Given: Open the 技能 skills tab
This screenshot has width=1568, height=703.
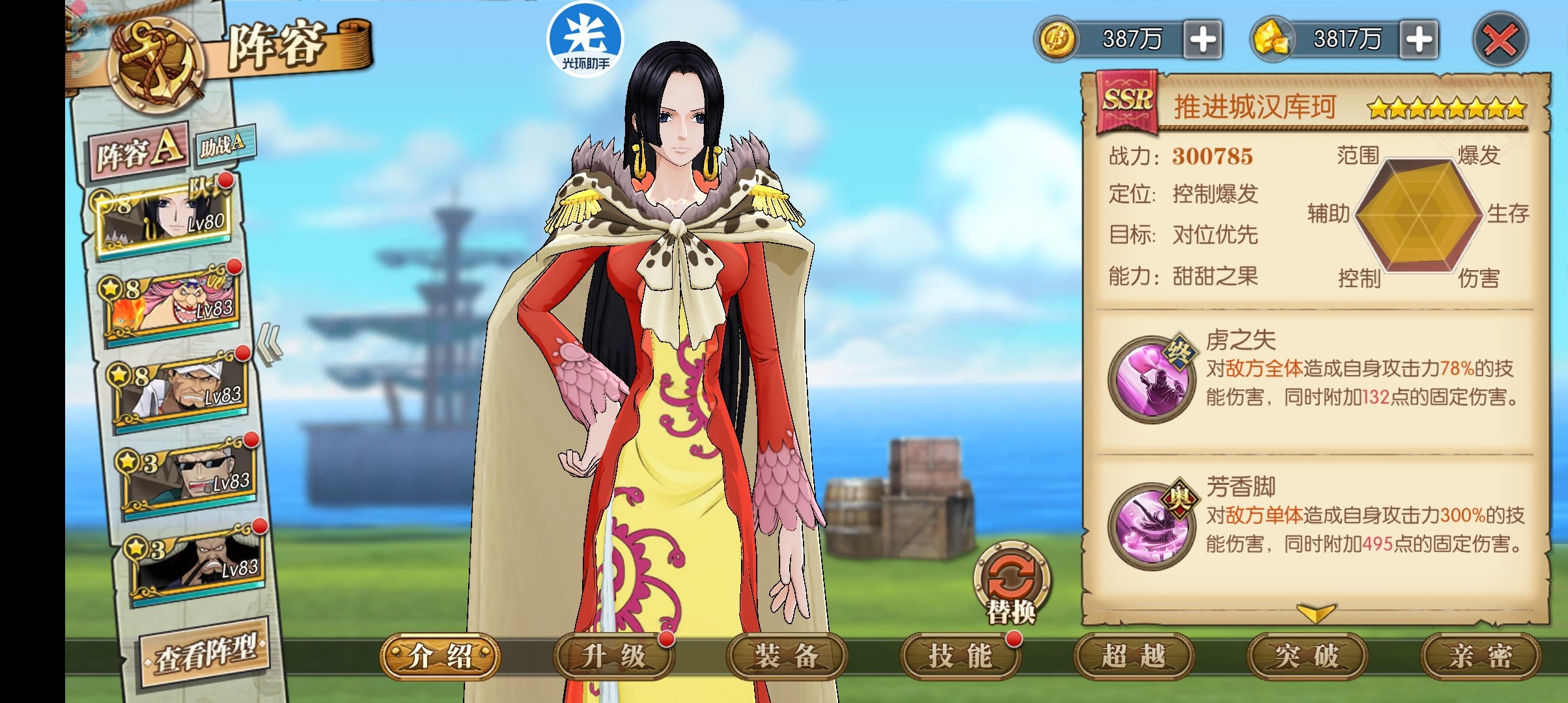Looking at the screenshot, I should tap(960, 656).
